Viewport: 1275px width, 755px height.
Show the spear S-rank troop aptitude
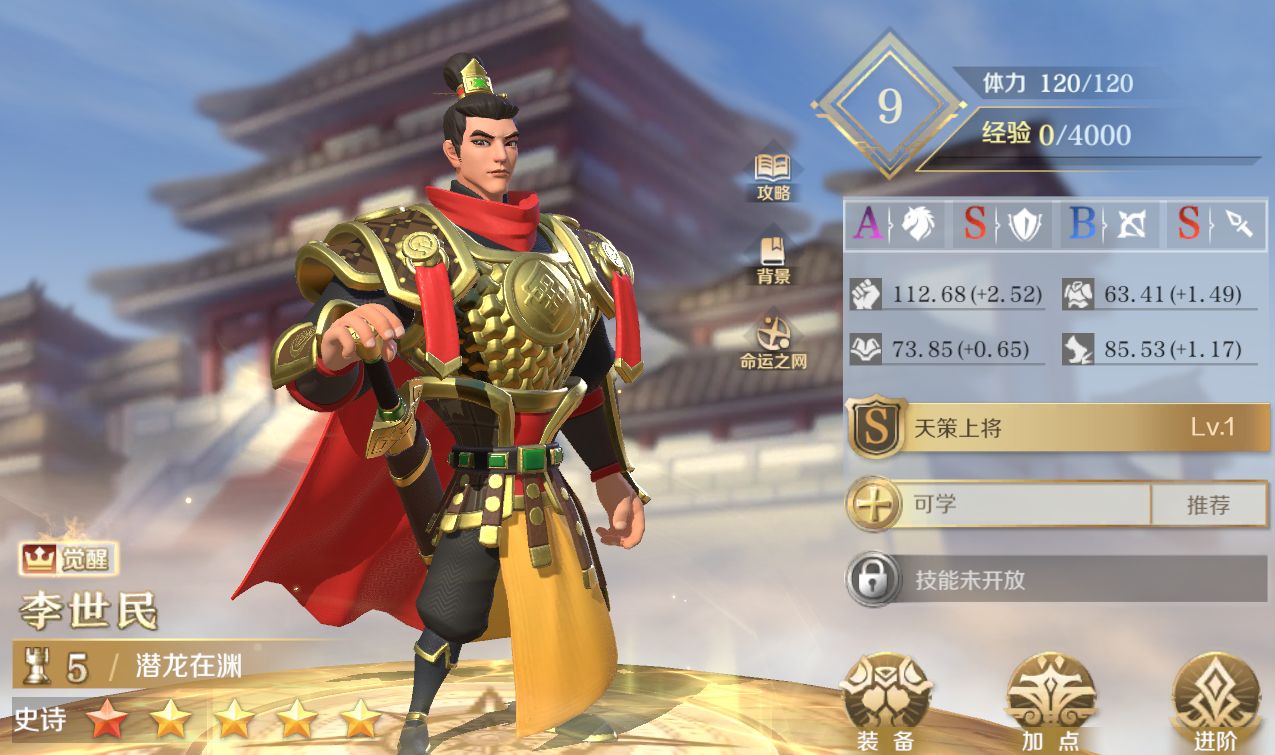1215,225
